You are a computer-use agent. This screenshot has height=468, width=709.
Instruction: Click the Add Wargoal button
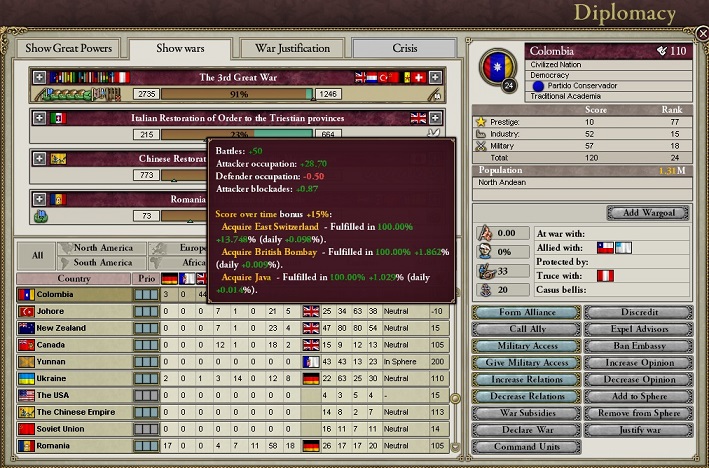[x=647, y=213]
